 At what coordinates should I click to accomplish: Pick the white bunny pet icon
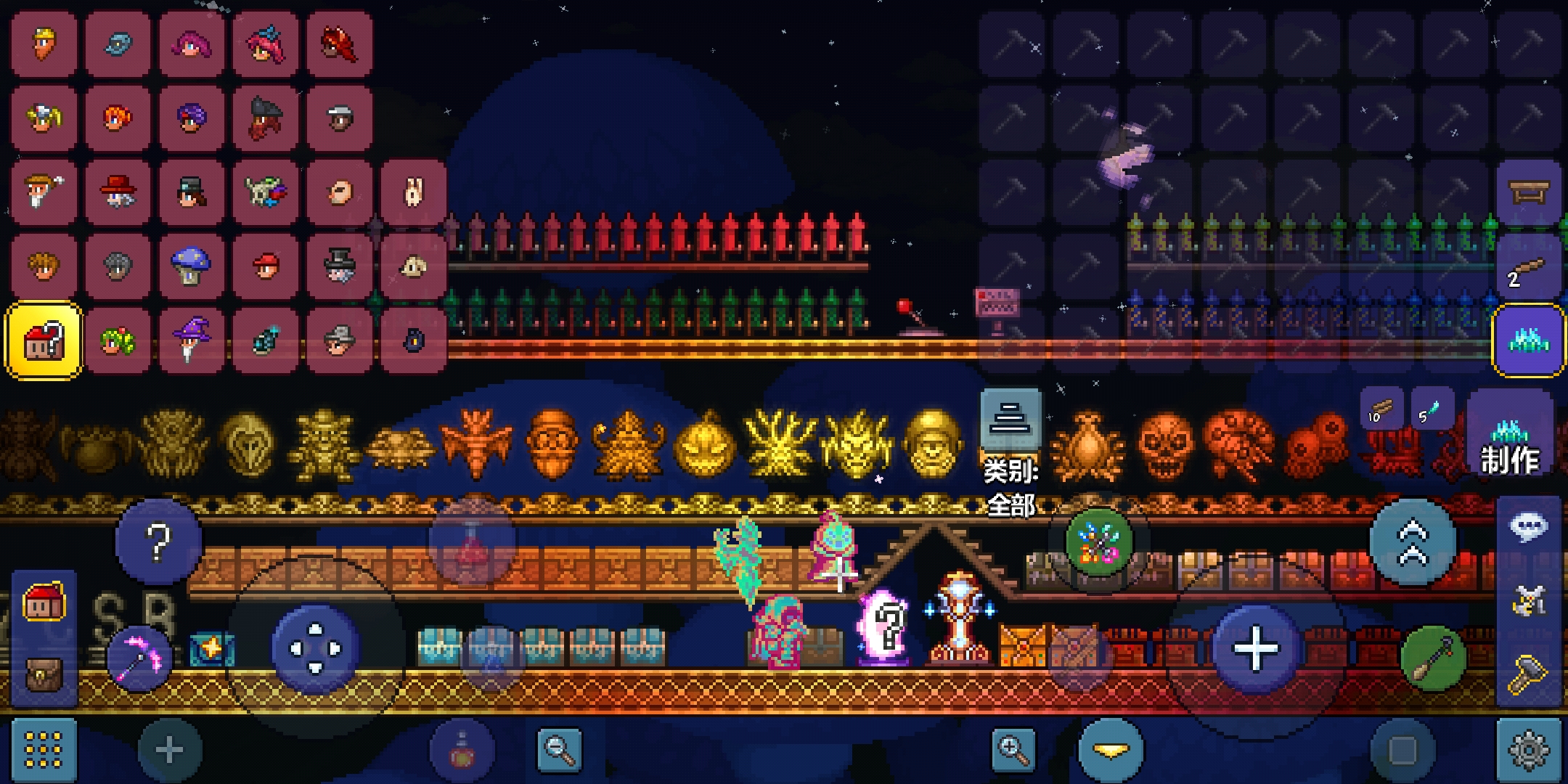click(x=413, y=192)
